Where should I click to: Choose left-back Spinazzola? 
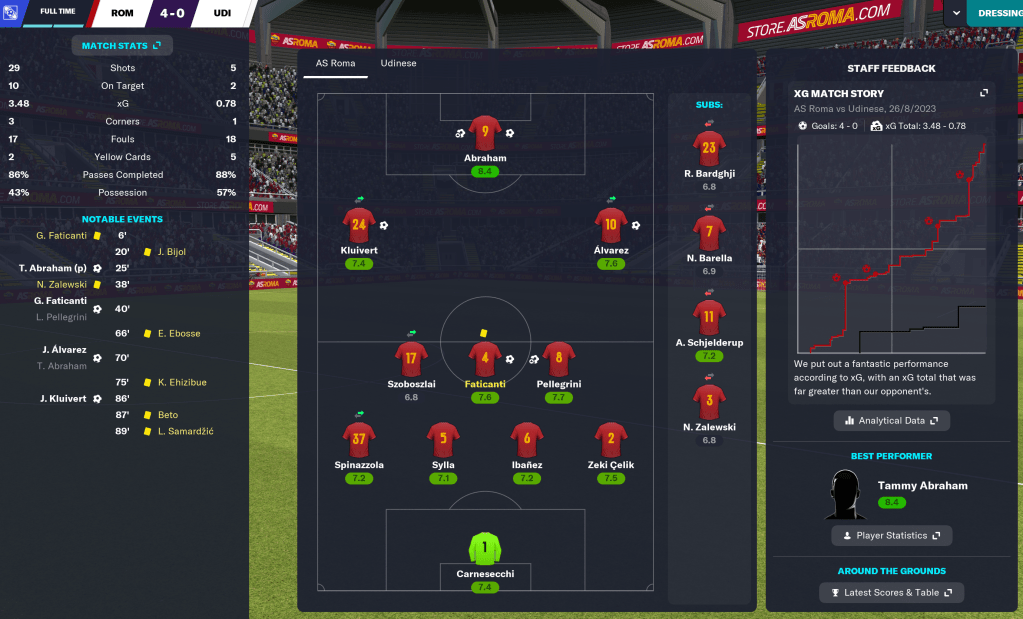click(x=359, y=440)
